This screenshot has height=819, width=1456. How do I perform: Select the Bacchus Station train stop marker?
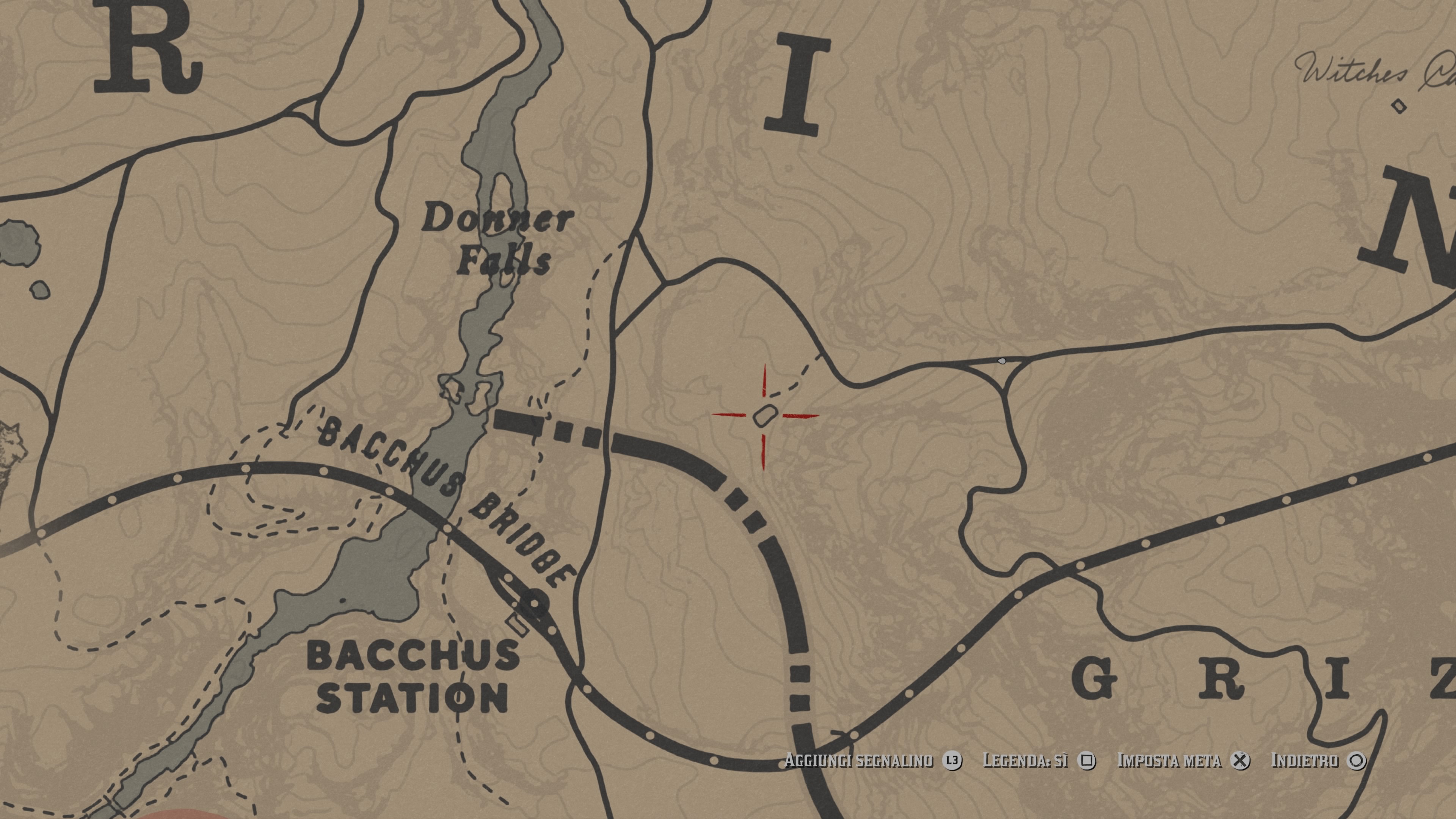click(x=534, y=602)
